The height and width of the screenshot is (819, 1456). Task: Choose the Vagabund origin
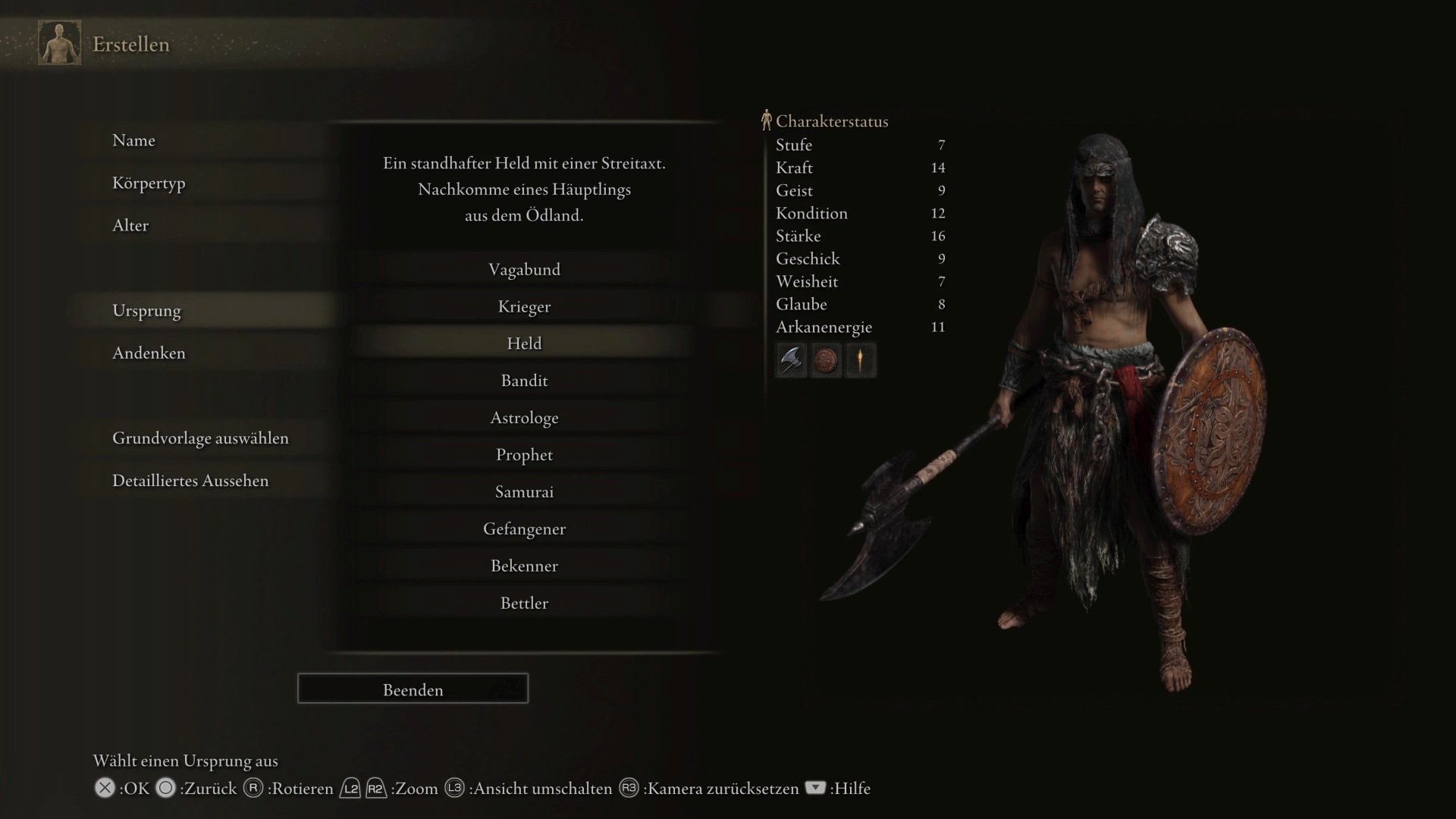[524, 269]
